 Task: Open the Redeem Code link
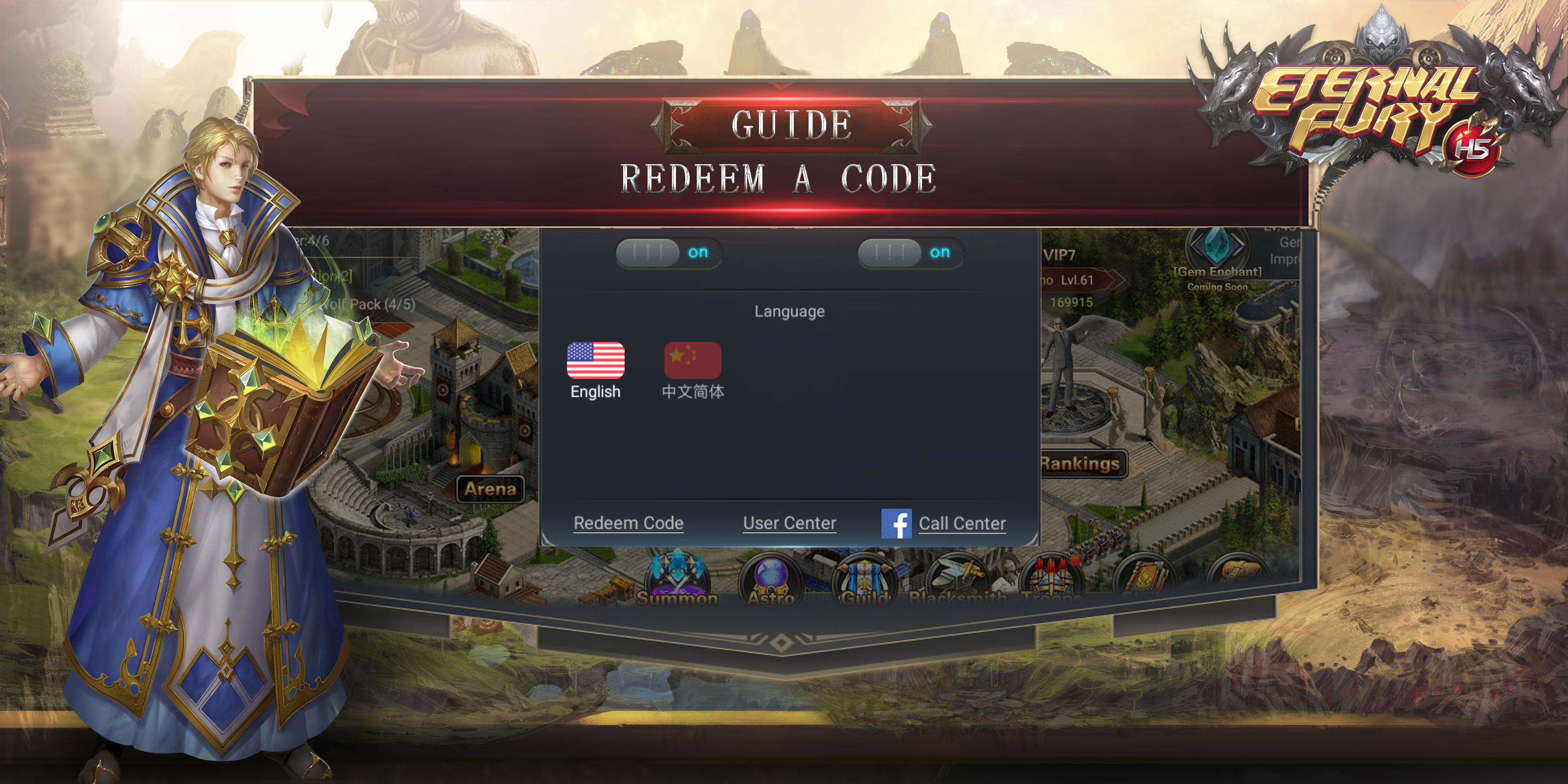point(628,523)
